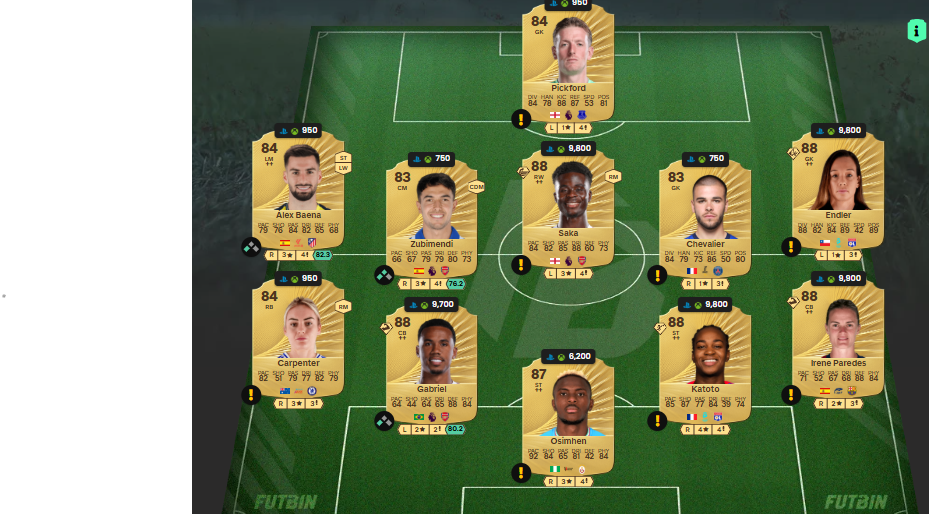Select the Irene Paredes card
Viewport: 929px width, 514px height.
837,338
